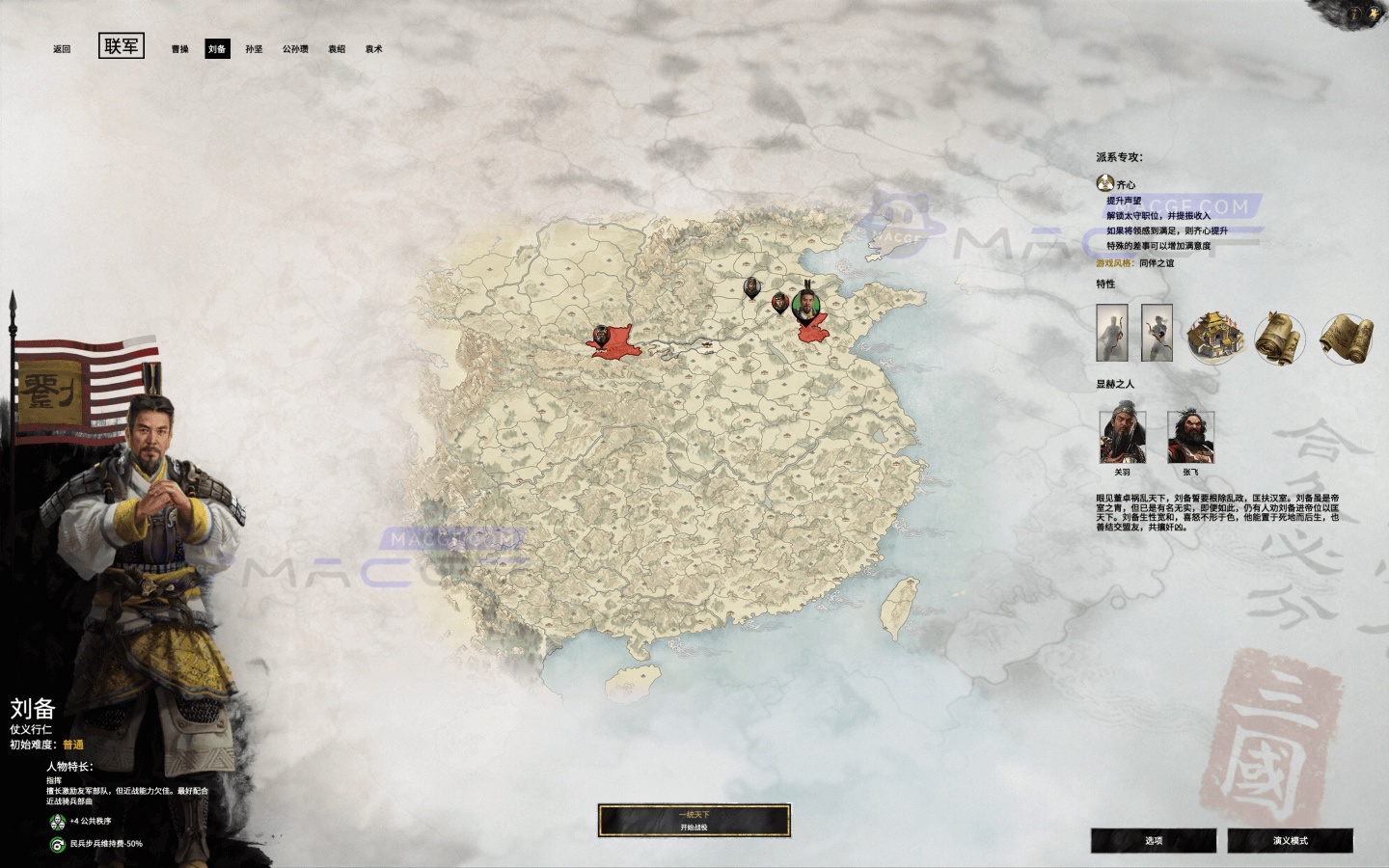Switch to the 孙坚 faction tab
This screenshot has width=1389, height=868.
254,47
